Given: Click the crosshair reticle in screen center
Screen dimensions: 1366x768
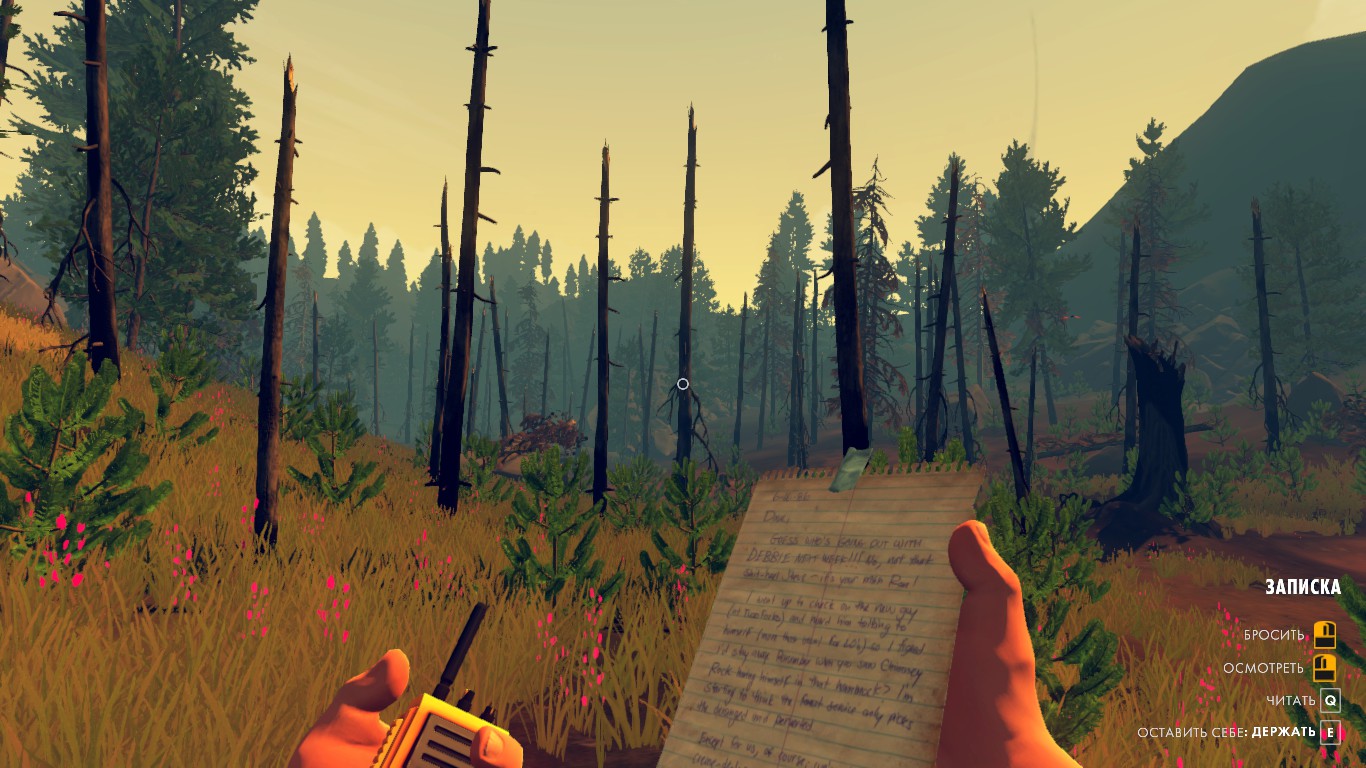Looking at the screenshot, I should tap(683, 383).
